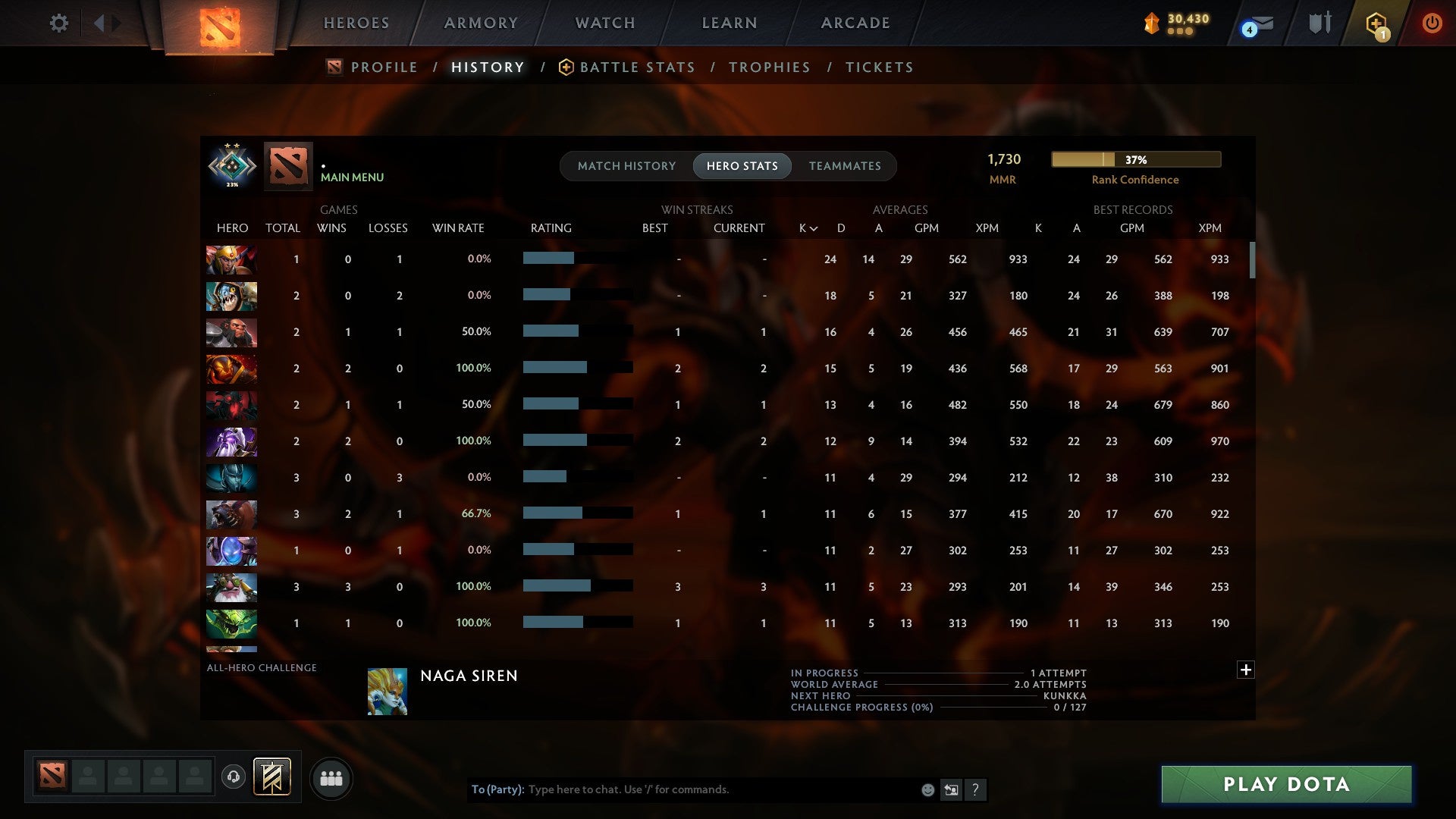Open the settings gear menu

pos(59,23)
